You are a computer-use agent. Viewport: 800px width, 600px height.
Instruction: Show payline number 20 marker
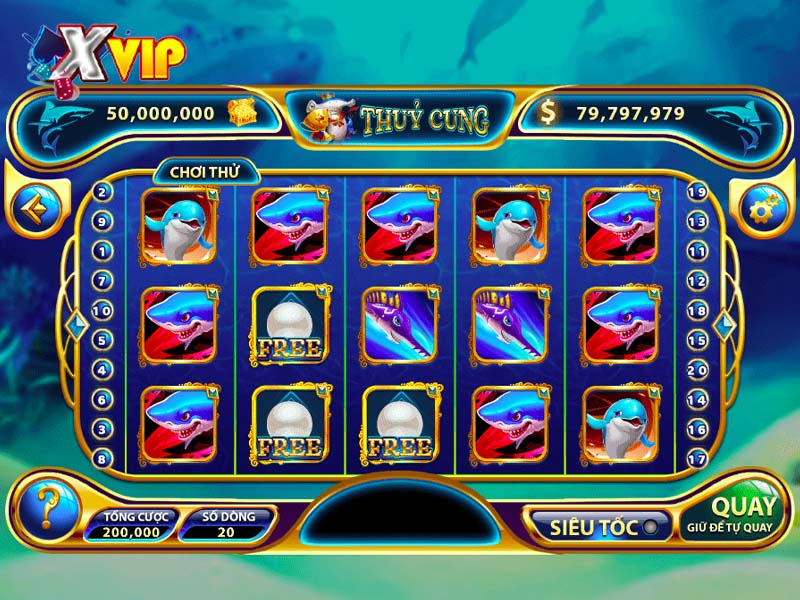tap(698, 370)
